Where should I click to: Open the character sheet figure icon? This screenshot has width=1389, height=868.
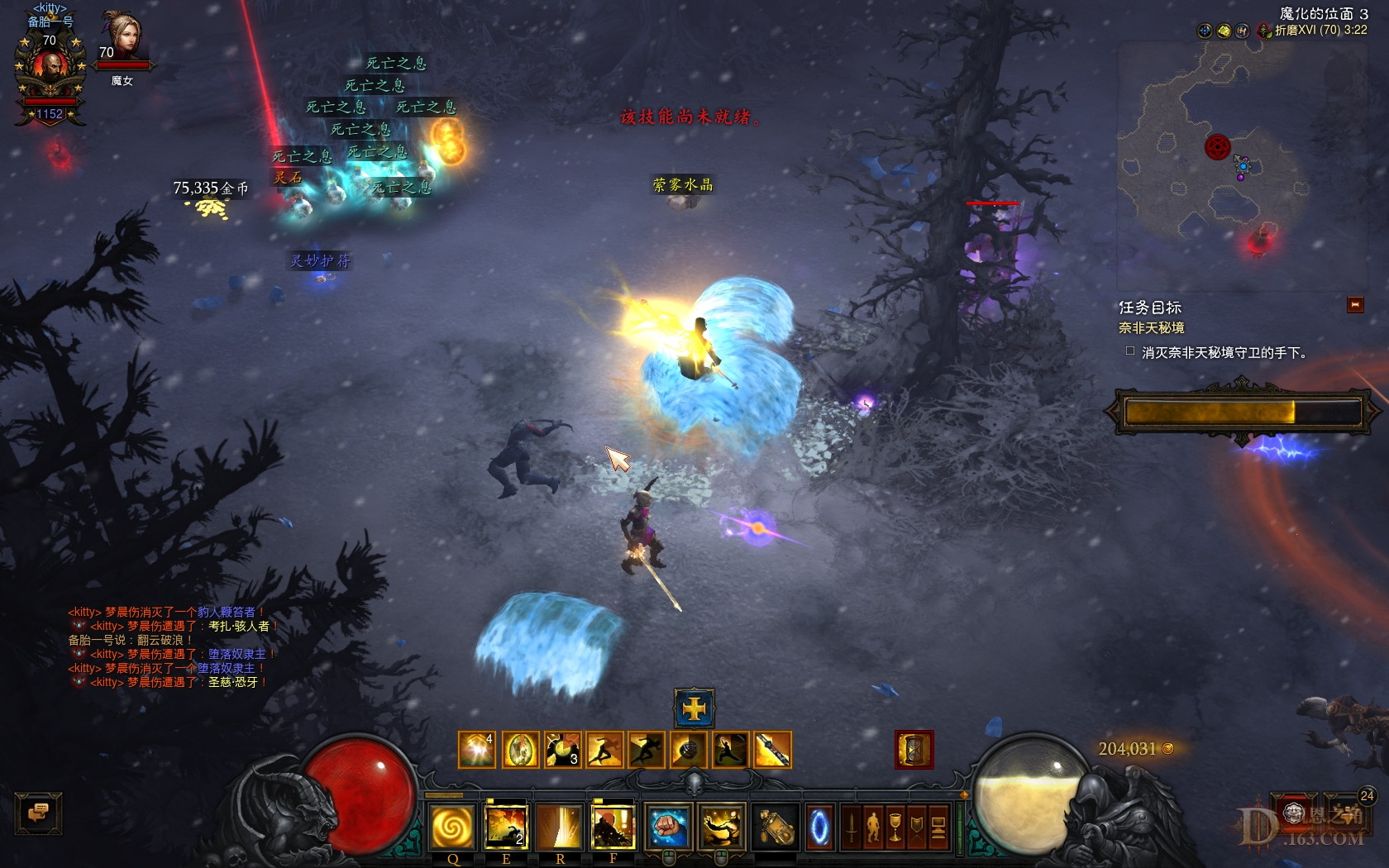tap(874, 827)
